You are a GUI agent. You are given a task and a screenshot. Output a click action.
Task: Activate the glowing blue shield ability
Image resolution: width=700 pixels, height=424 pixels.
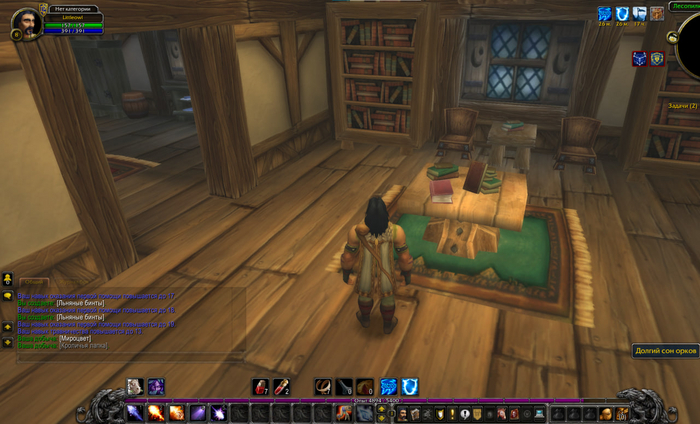coord(409,387)
